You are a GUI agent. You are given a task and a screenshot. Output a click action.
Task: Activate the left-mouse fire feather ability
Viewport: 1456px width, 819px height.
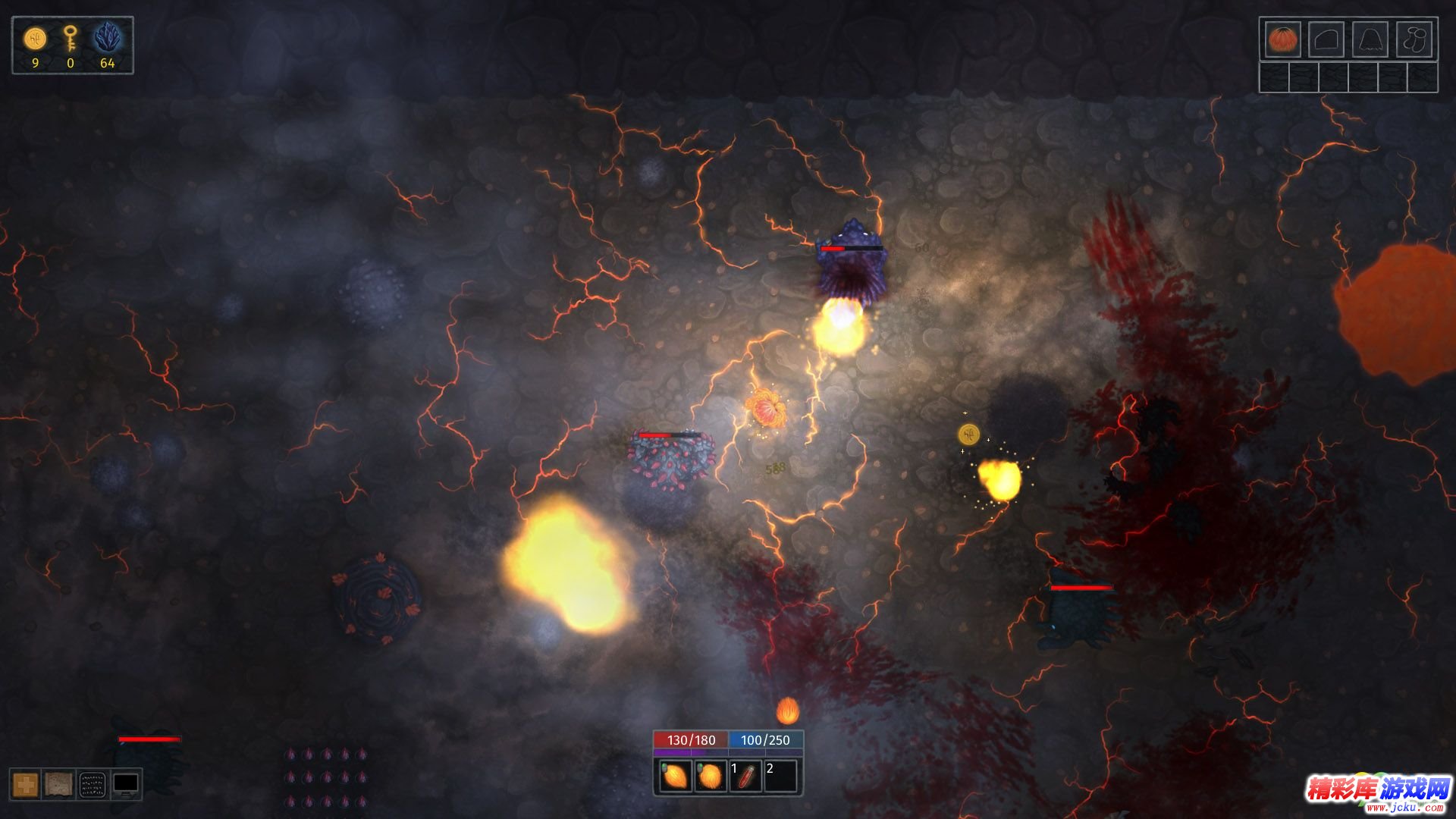point(673,777)
